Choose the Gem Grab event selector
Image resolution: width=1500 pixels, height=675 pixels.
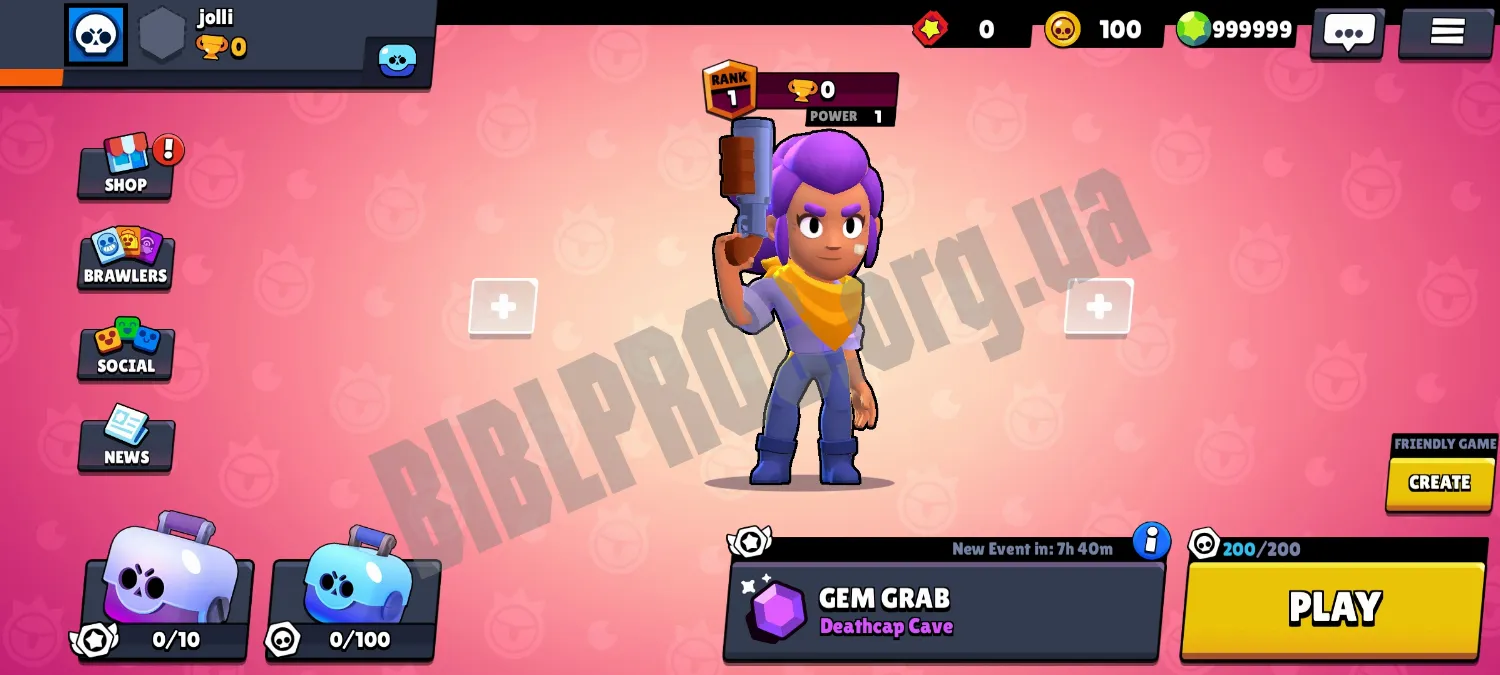point(943,611)
